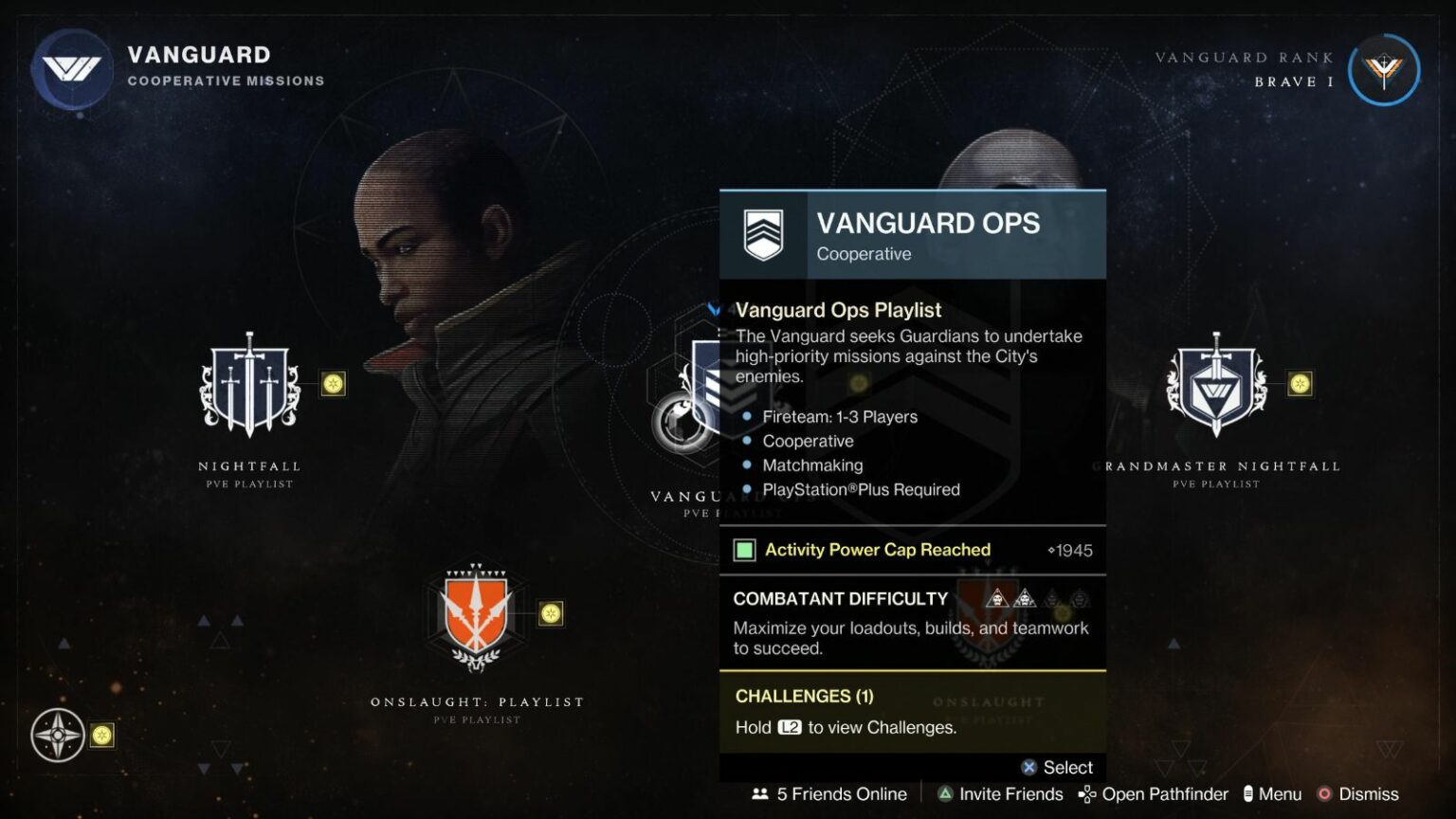Click the Vanguard Ops shield in the tooltip header
This screenshot has width=1456, height=819.
pyautogui.click(x=765, y=235)
